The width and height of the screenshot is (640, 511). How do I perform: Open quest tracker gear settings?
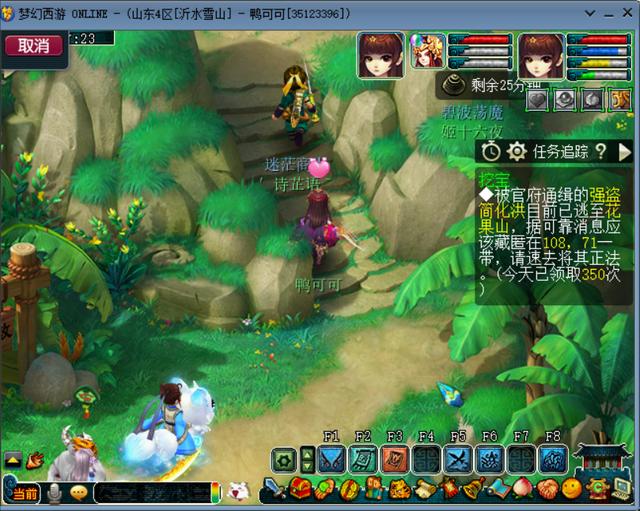pyautogui.click(x=516, y=151)
